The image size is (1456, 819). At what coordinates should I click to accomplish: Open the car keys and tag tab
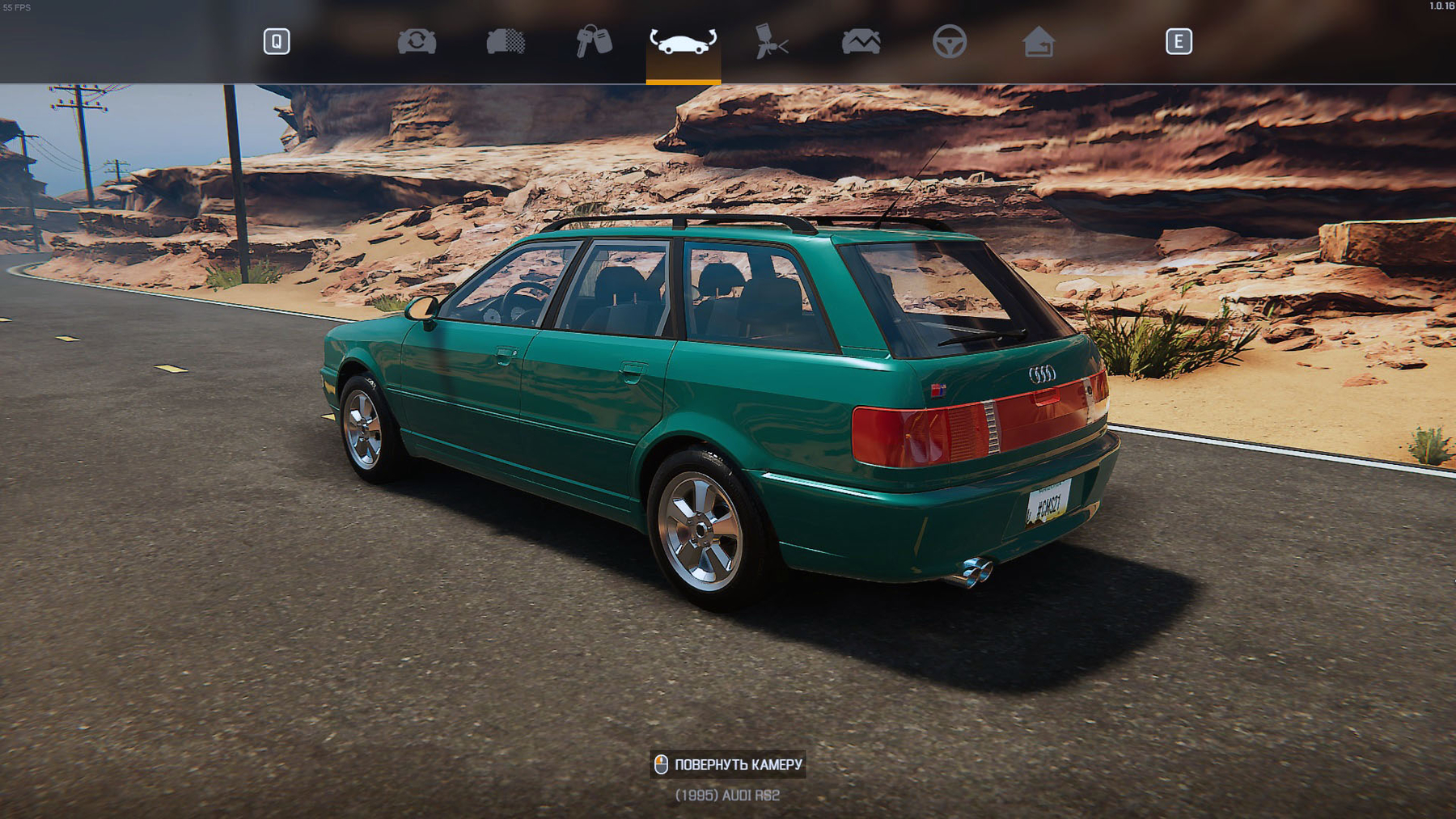pos(594,41)
